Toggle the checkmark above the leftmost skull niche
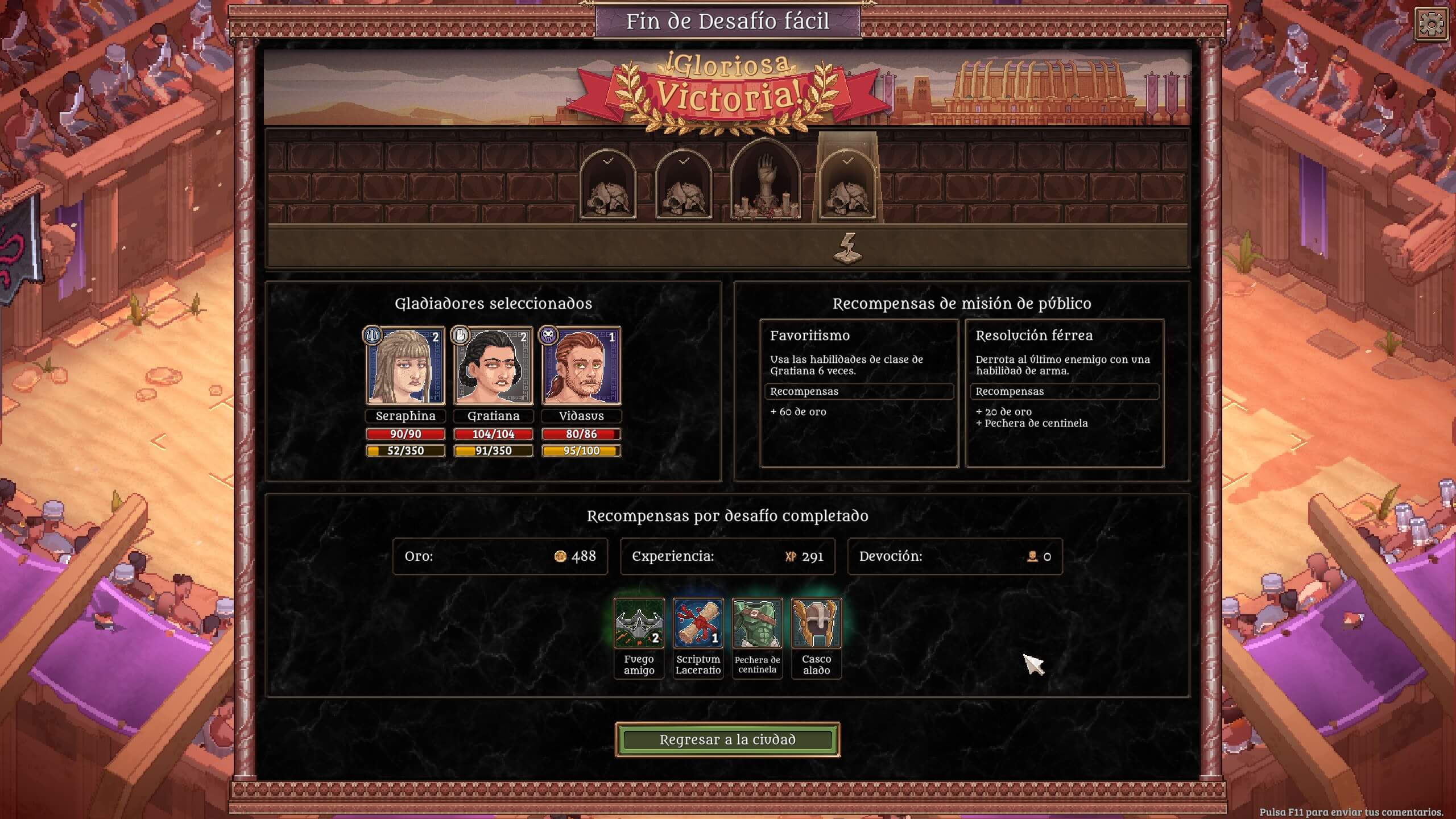This screenshot has width=1456, height=819. (x=608, y=160)
